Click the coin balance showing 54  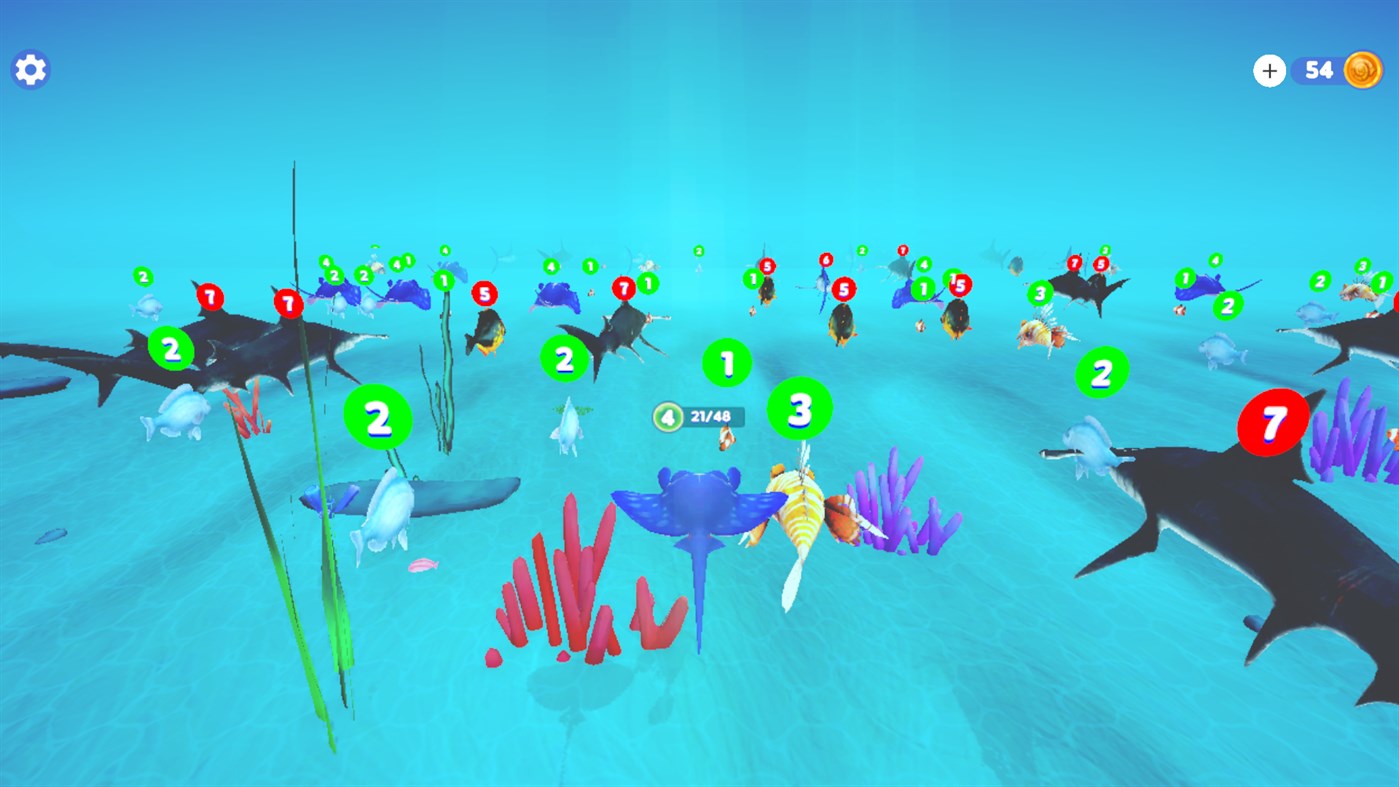pyautogui.click(x=1318, y=70)
